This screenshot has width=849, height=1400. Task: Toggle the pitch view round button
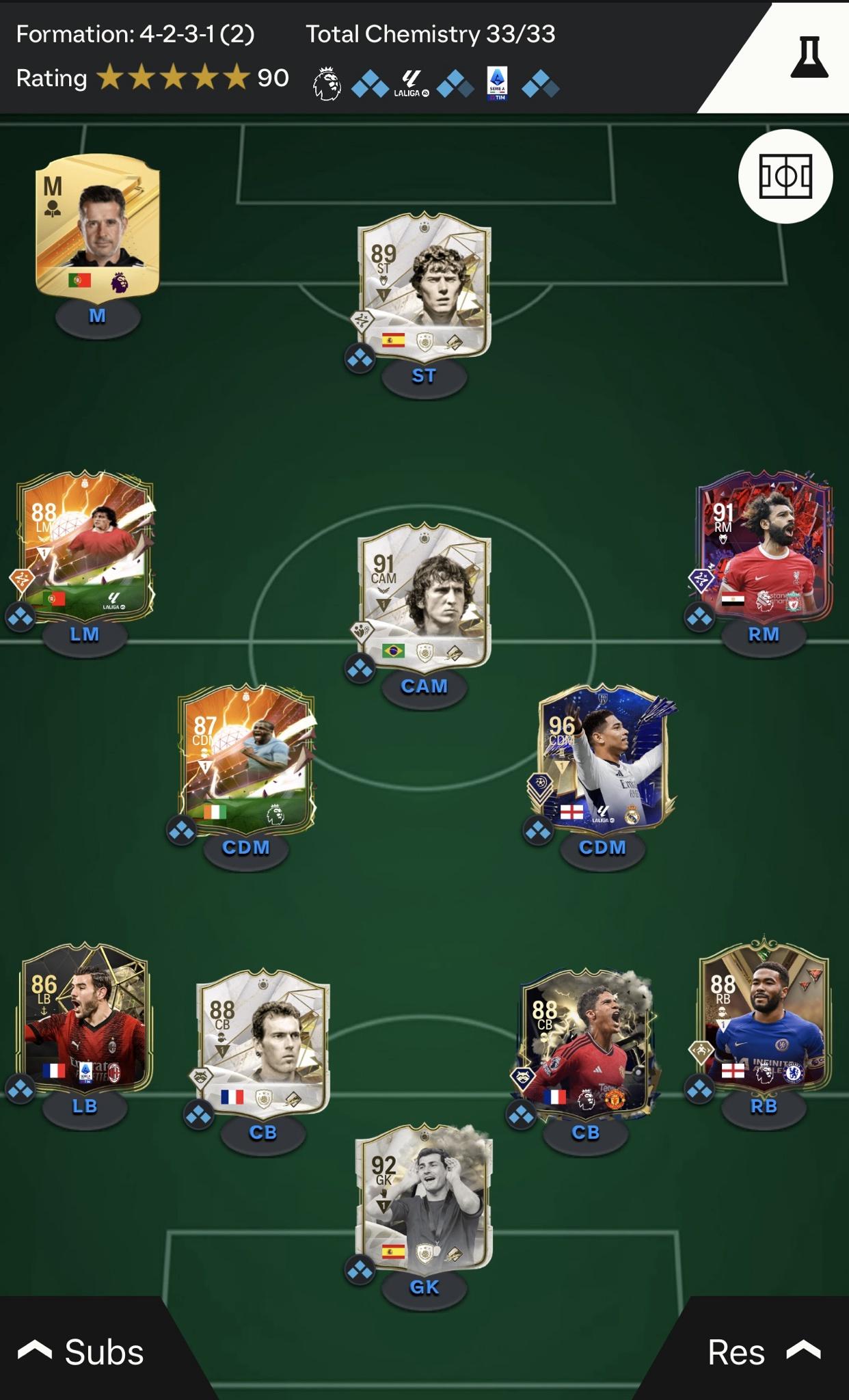coord(785,176)
